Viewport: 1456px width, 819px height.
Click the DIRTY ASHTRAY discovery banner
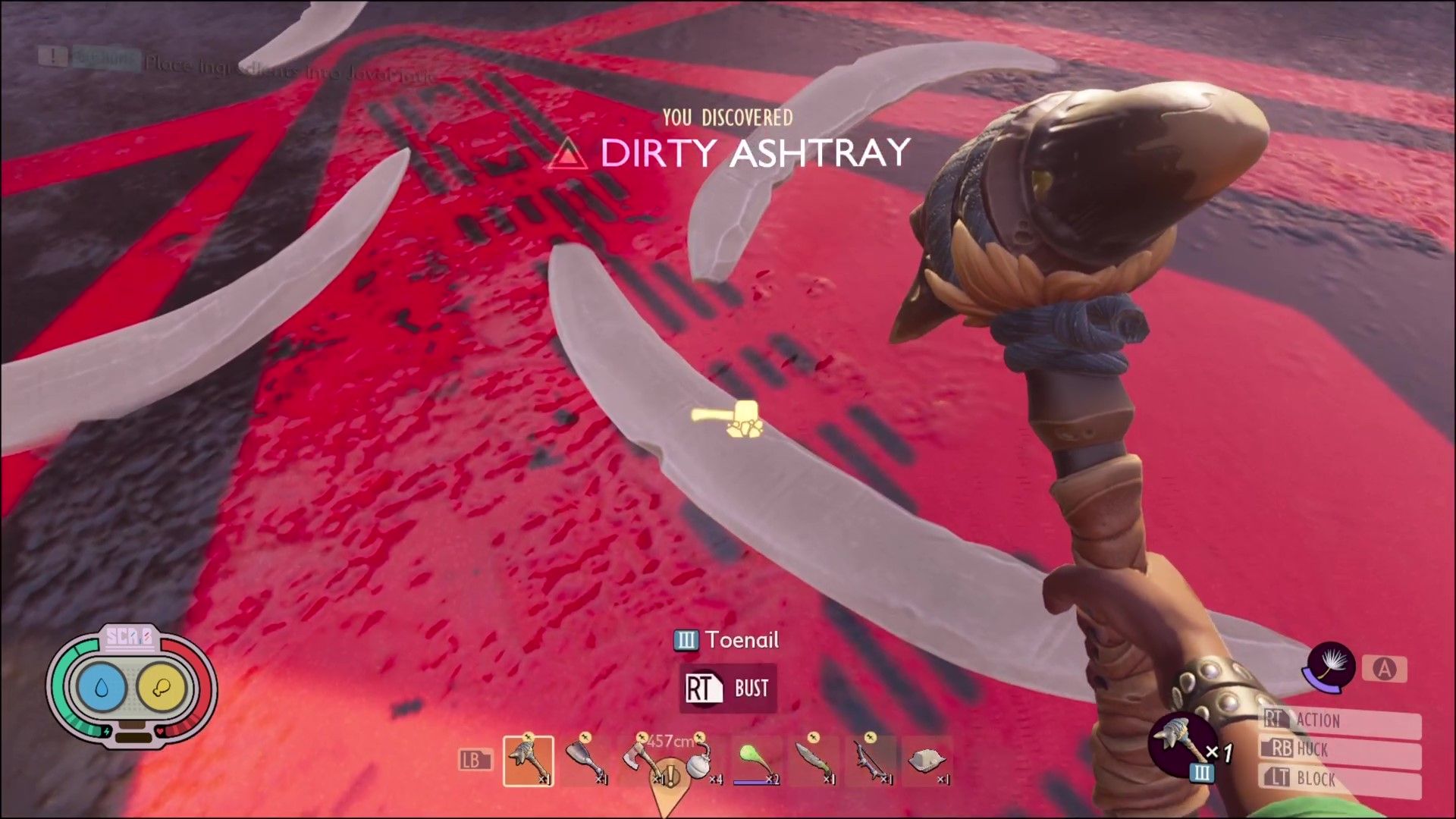[752, 154]
